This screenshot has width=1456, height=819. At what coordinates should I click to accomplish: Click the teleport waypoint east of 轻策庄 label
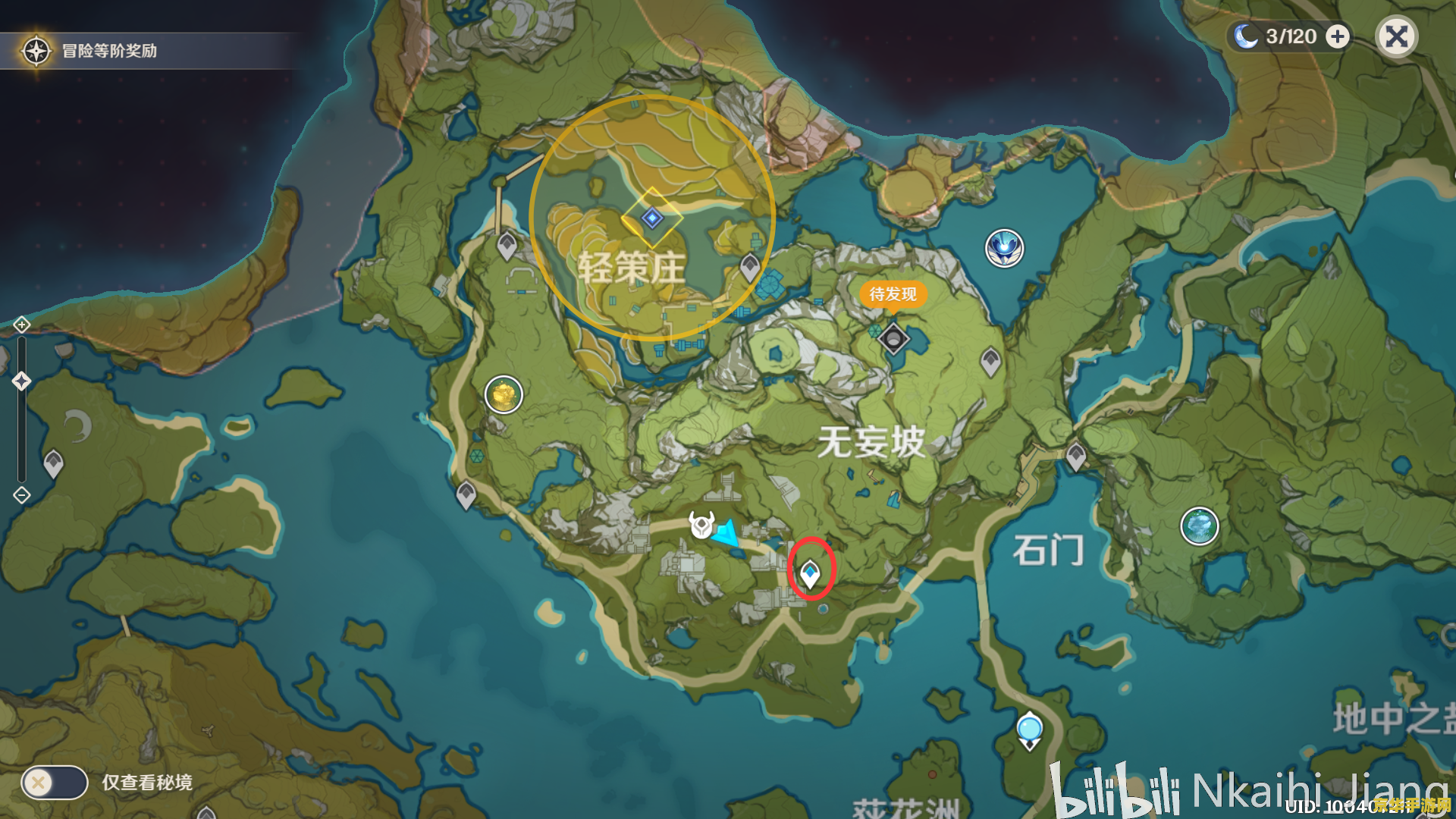pos(748,266)
